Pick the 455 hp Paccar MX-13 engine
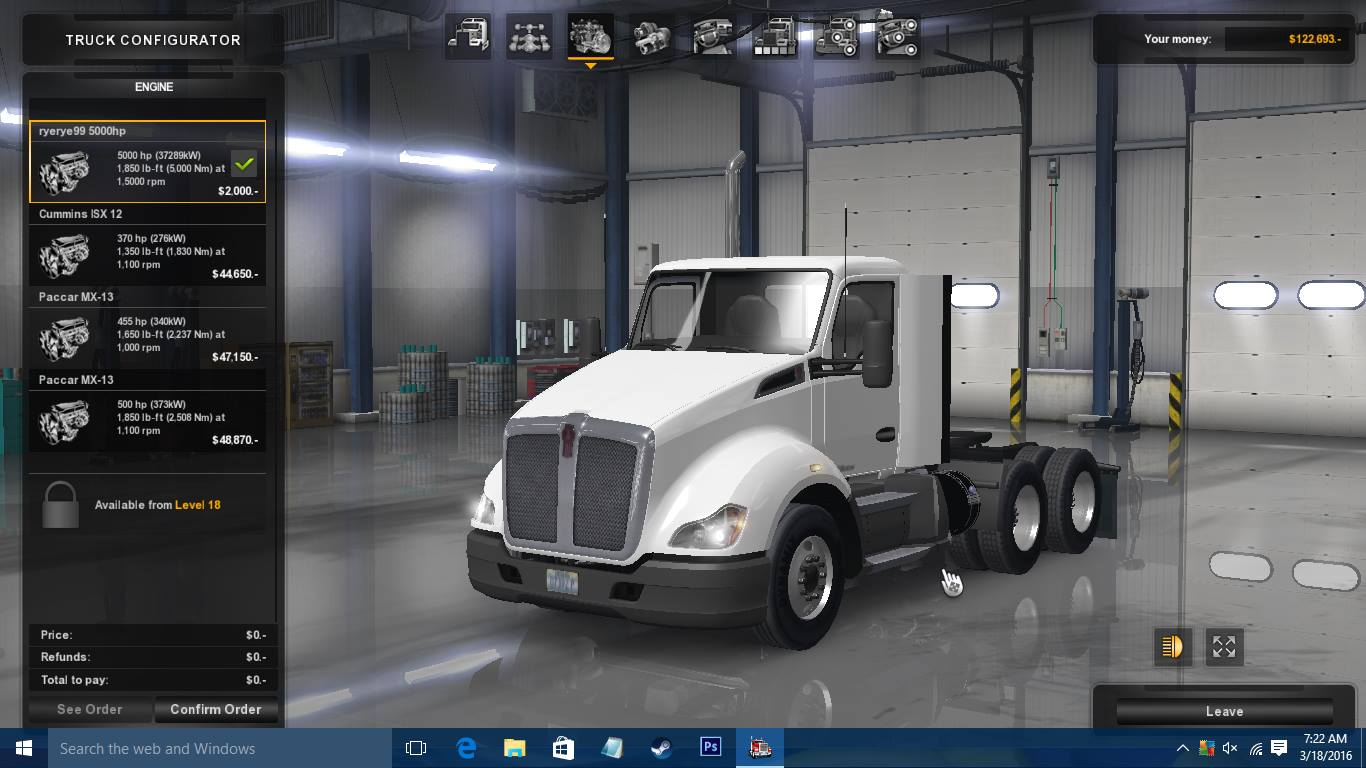The height and width of the screenshot is (768, 1366). (x=147, y=329)
